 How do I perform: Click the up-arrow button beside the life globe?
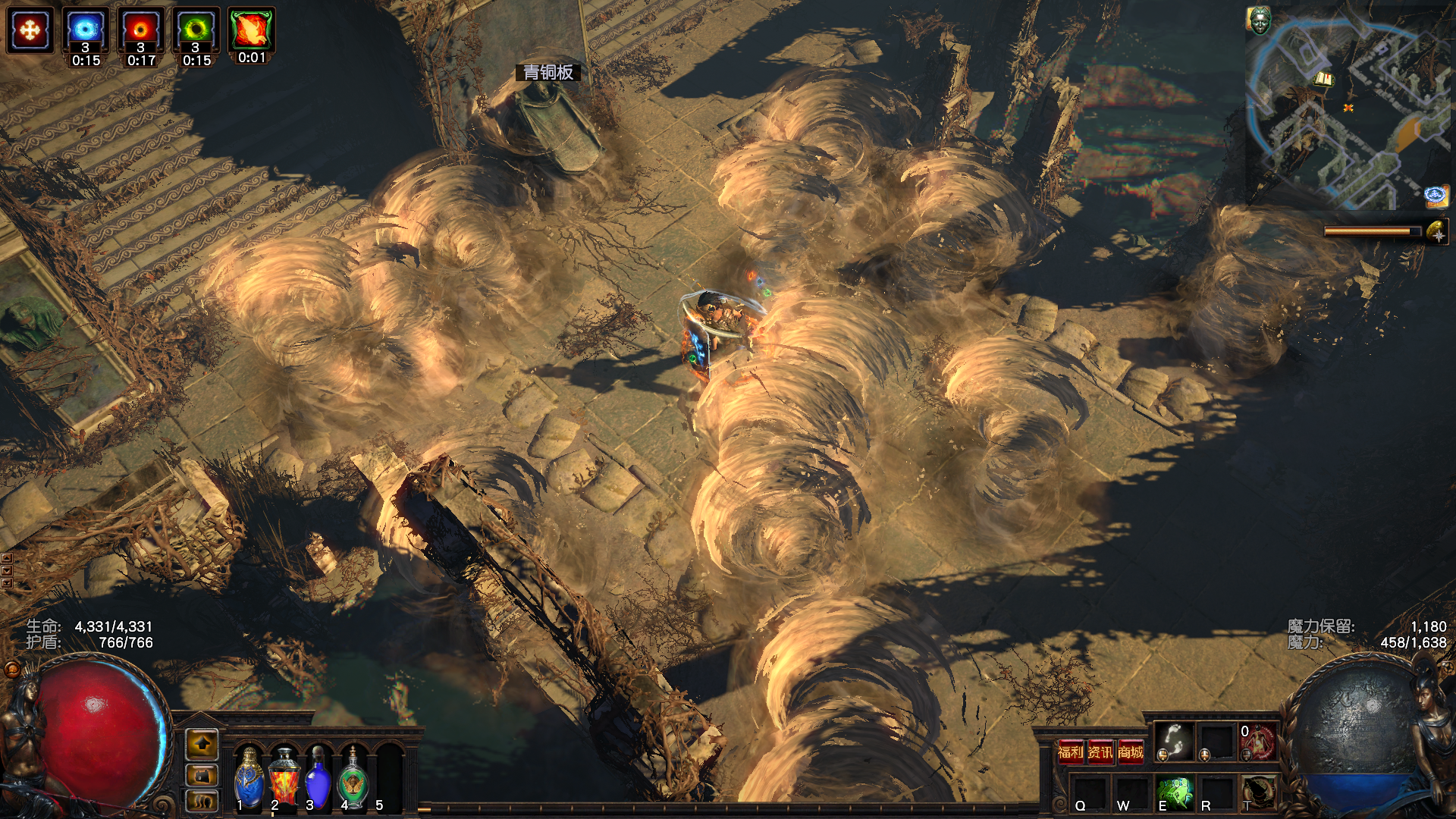pyautogui.click(x=202, y=745)
